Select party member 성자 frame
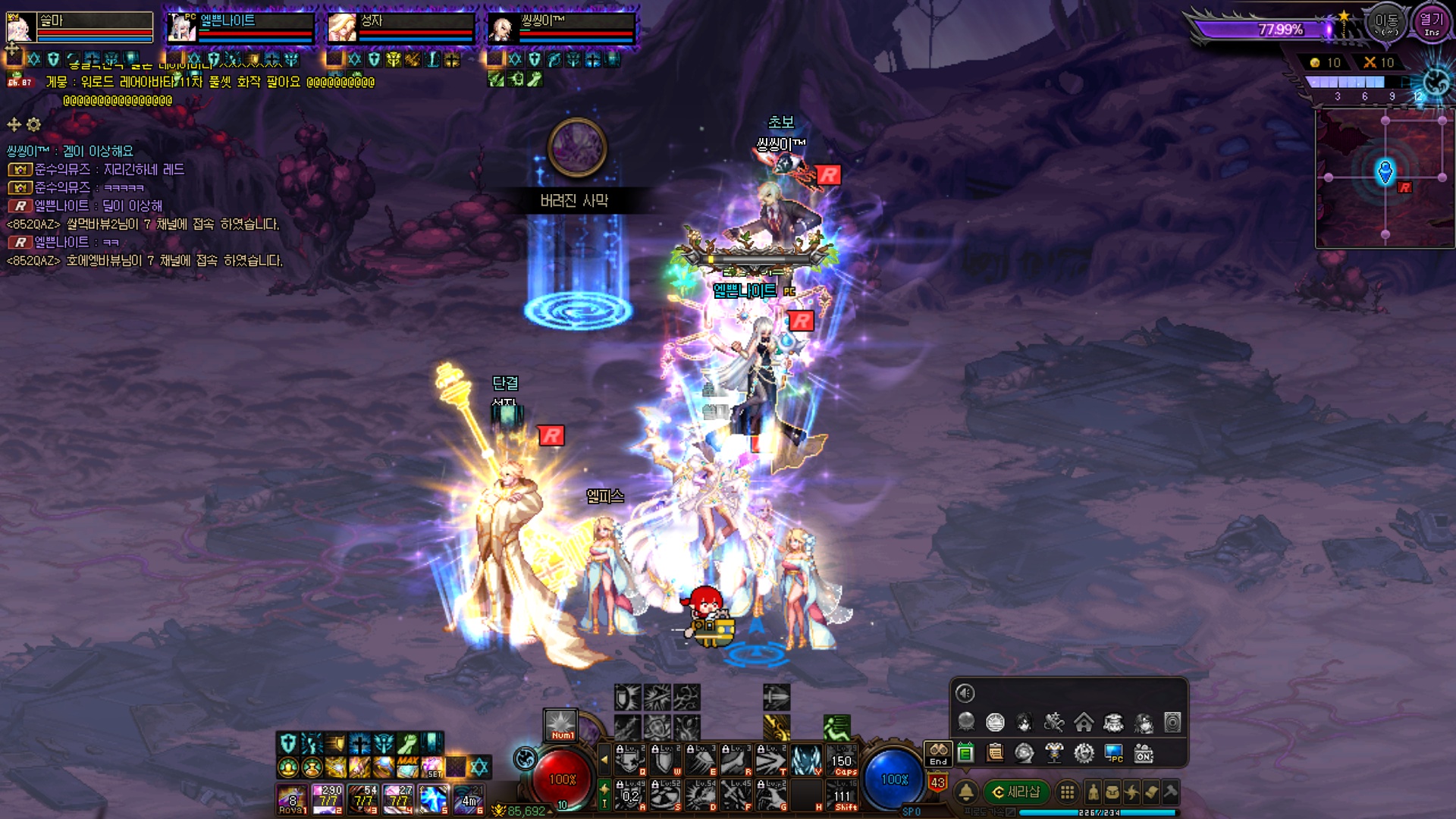Image resolution: width=1456 pixels, height=819 pixels. click(x=400, y=28)
